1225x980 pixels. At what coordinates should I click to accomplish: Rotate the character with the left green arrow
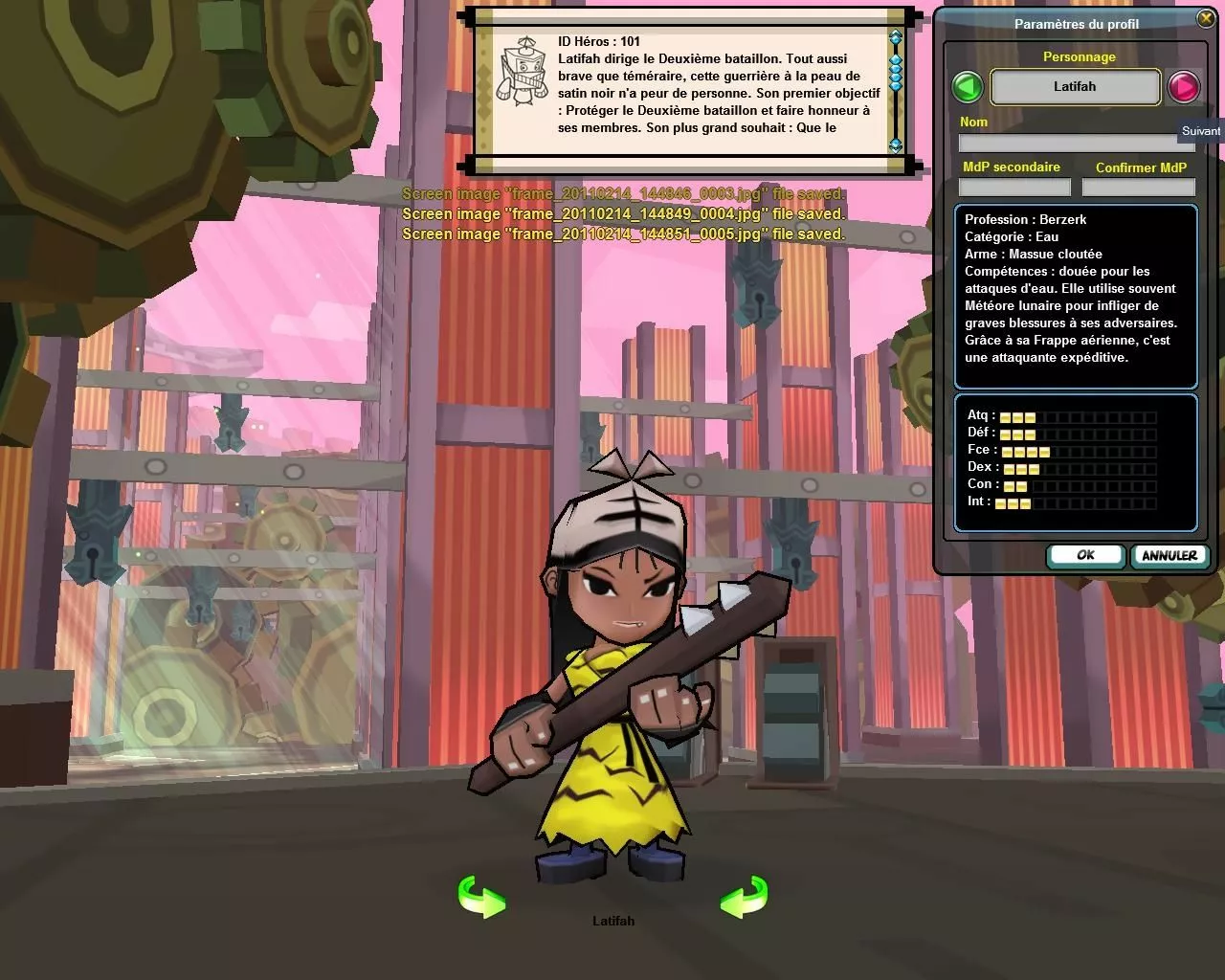tap(481, 898)
